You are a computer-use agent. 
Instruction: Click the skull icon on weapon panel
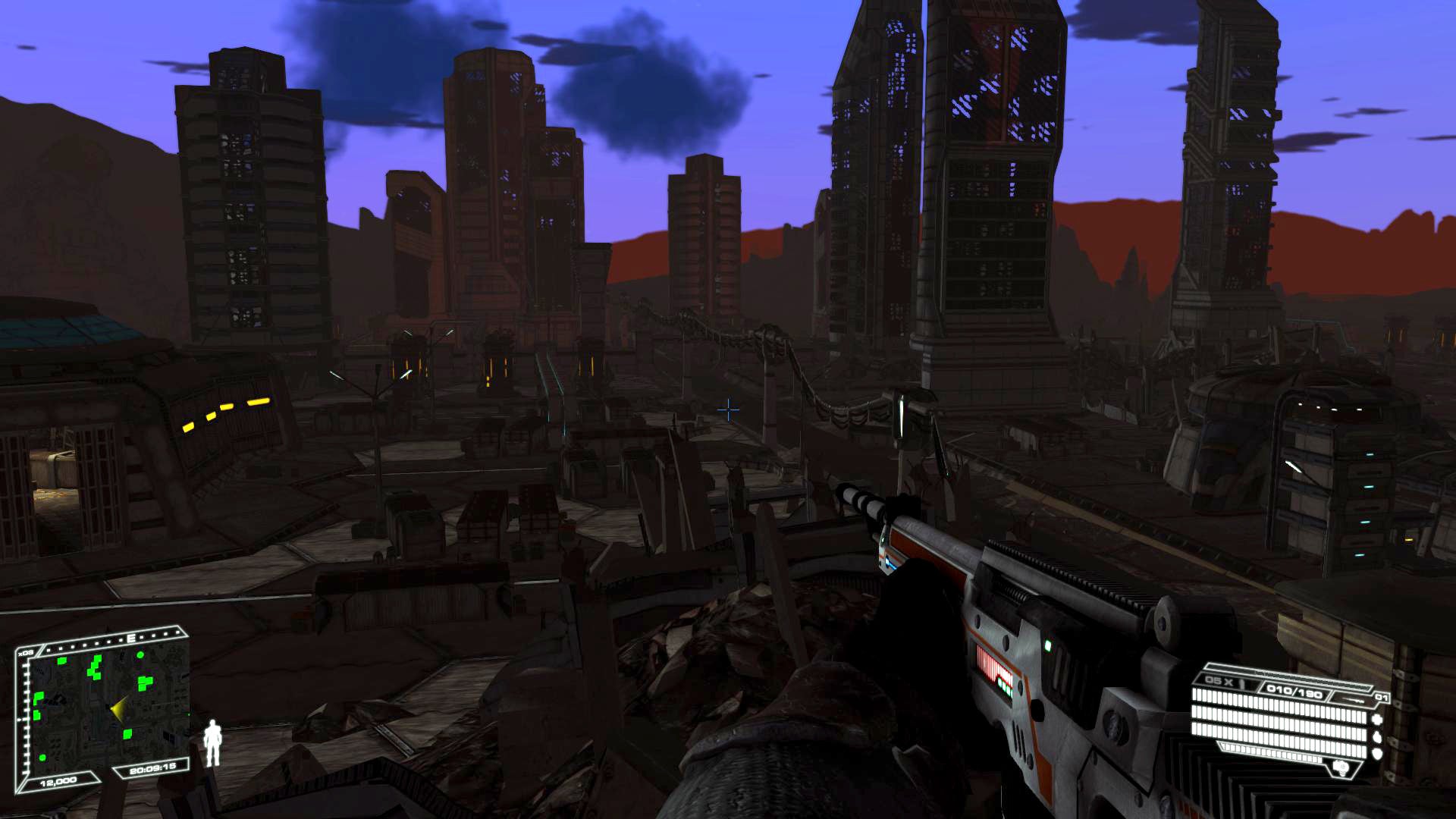point(1340,768)
